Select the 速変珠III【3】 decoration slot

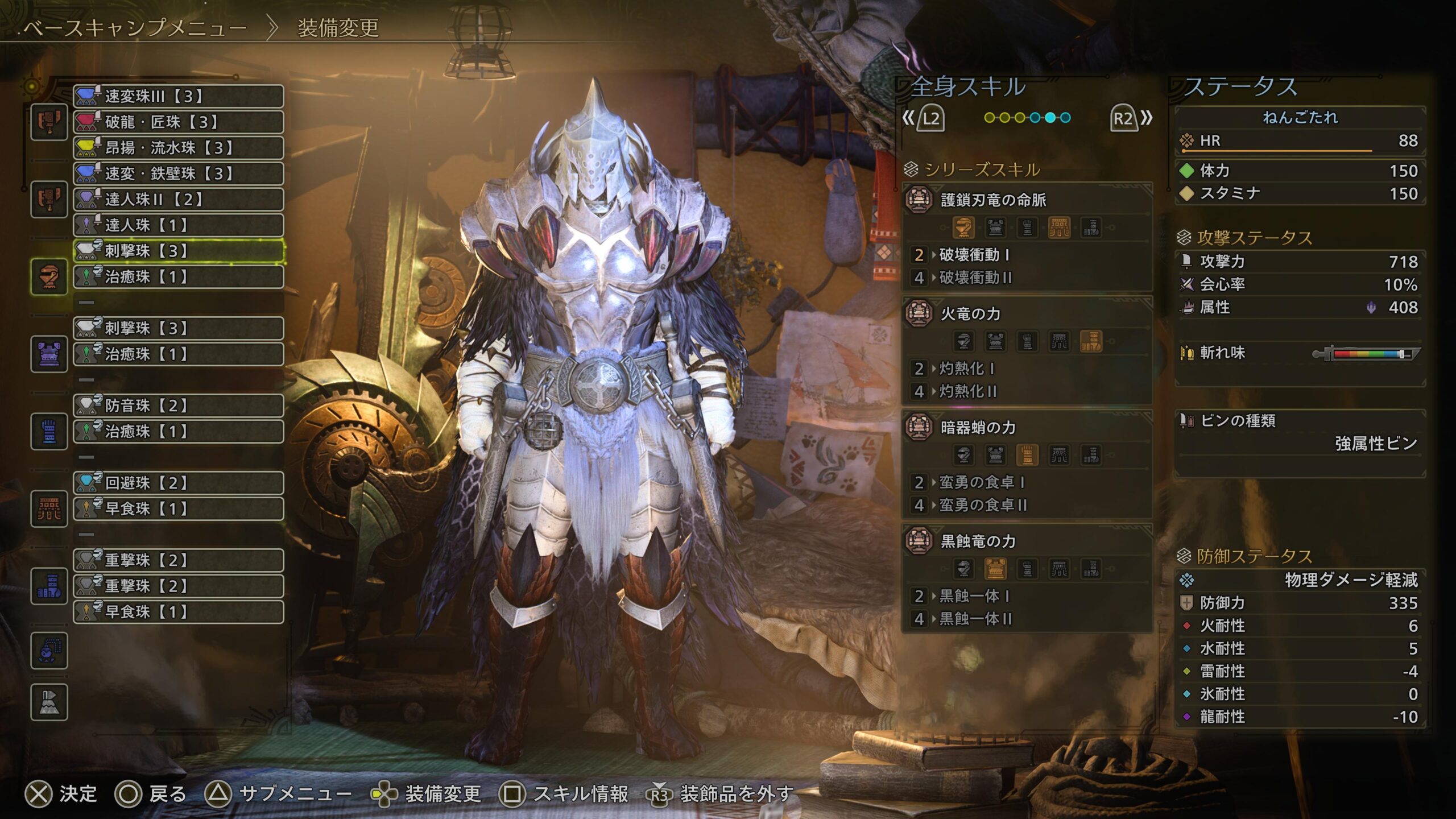(179, 96)
